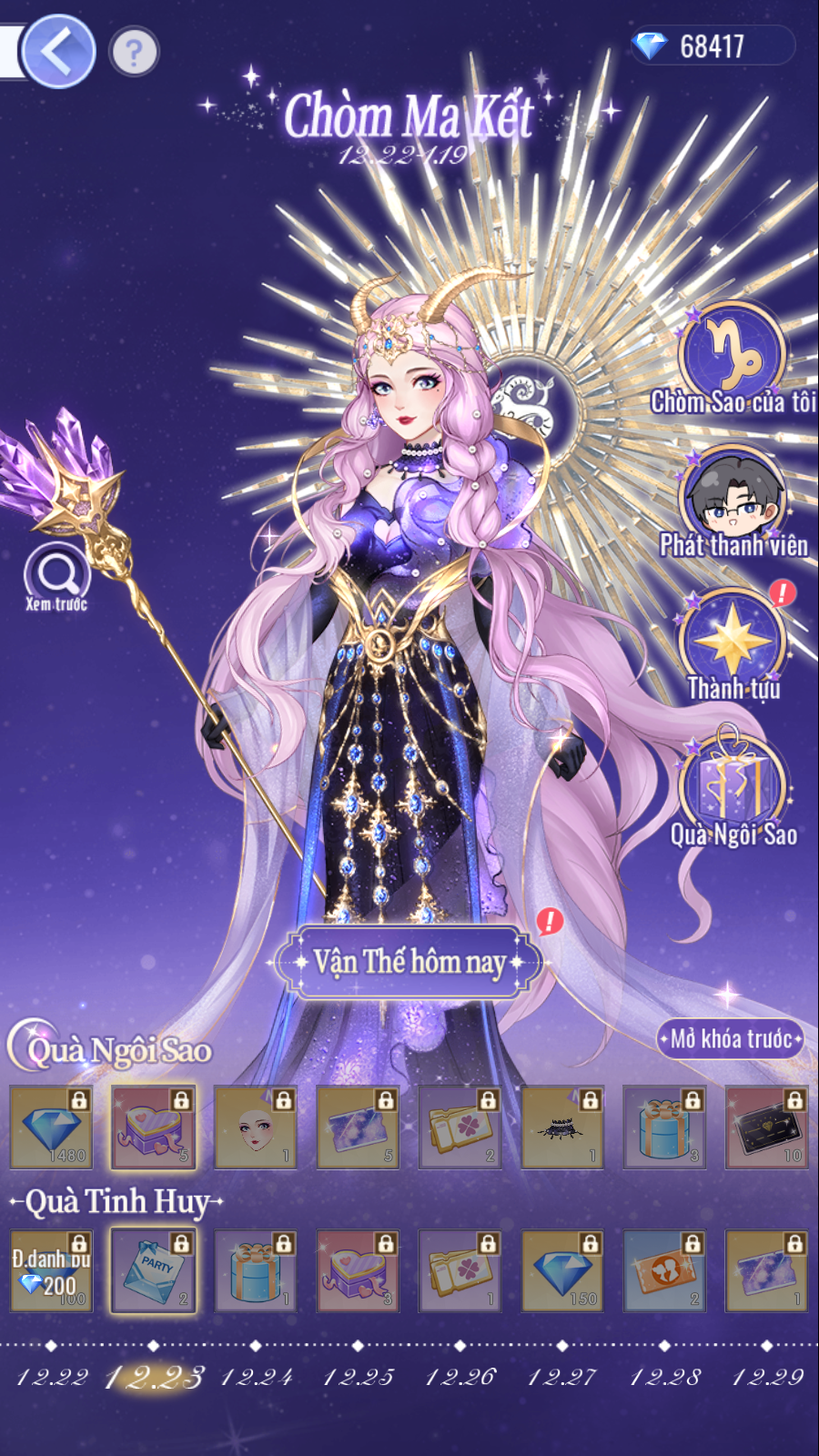Select the locked makeup face reward
The height and width of the screenshot is (1456, 819).
point(256,1127)
